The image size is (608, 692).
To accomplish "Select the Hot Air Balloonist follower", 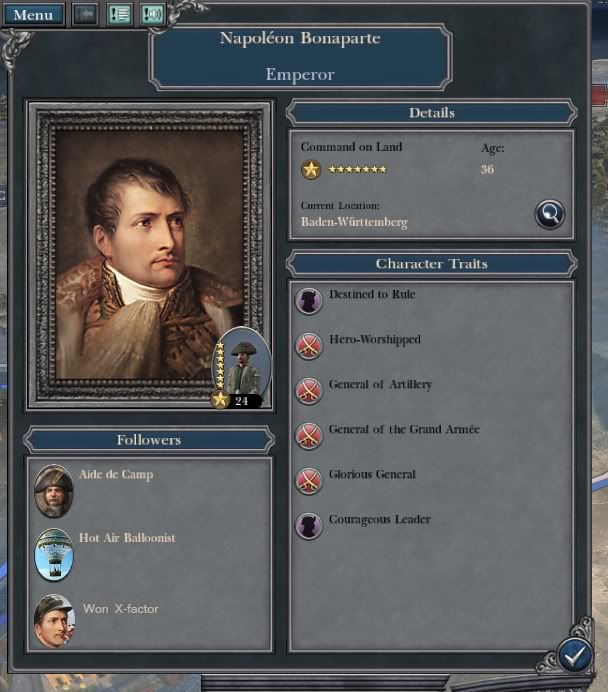I will pos(54,554).
